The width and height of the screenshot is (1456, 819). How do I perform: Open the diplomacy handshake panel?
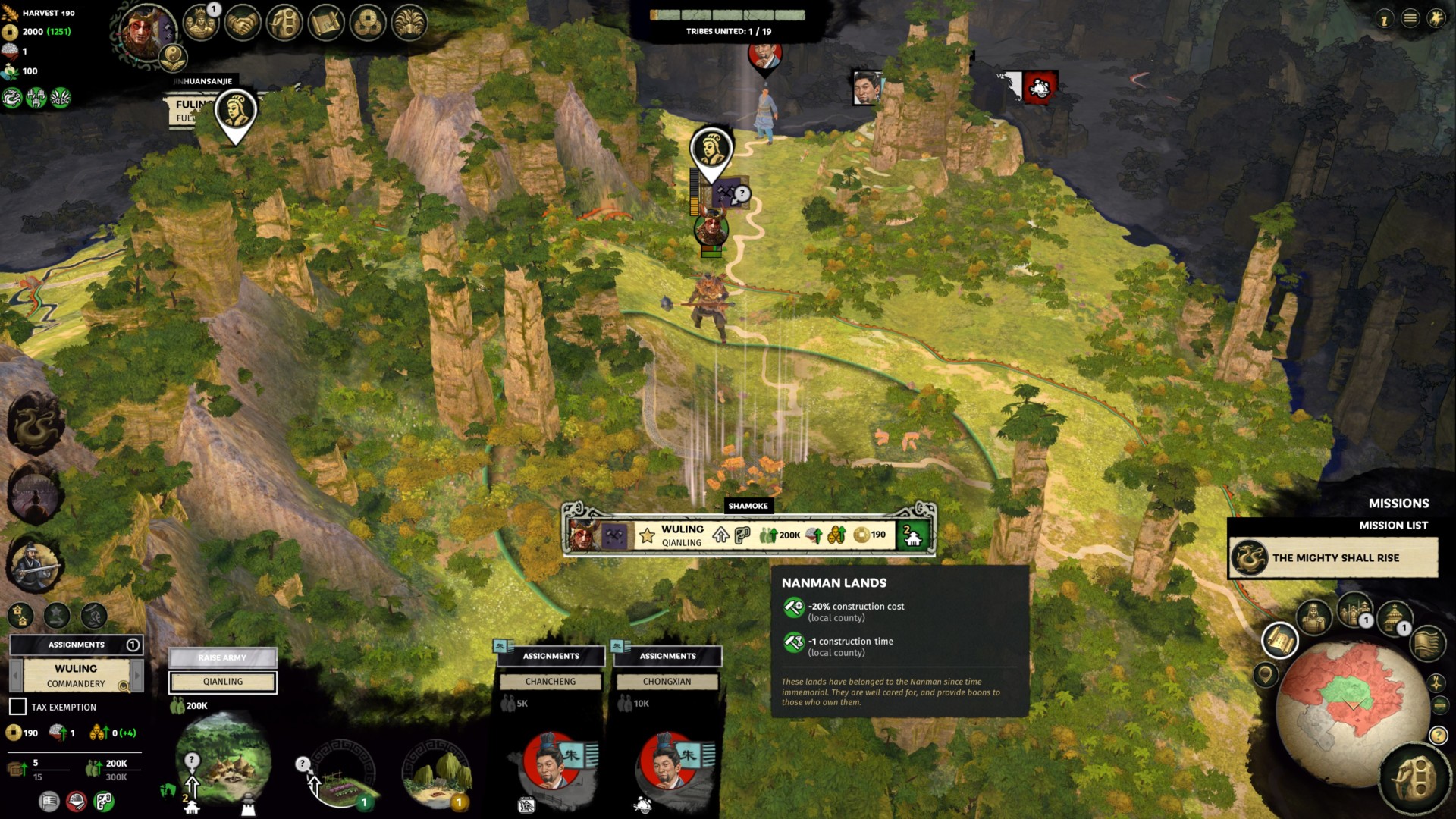(x=243, y=24)
